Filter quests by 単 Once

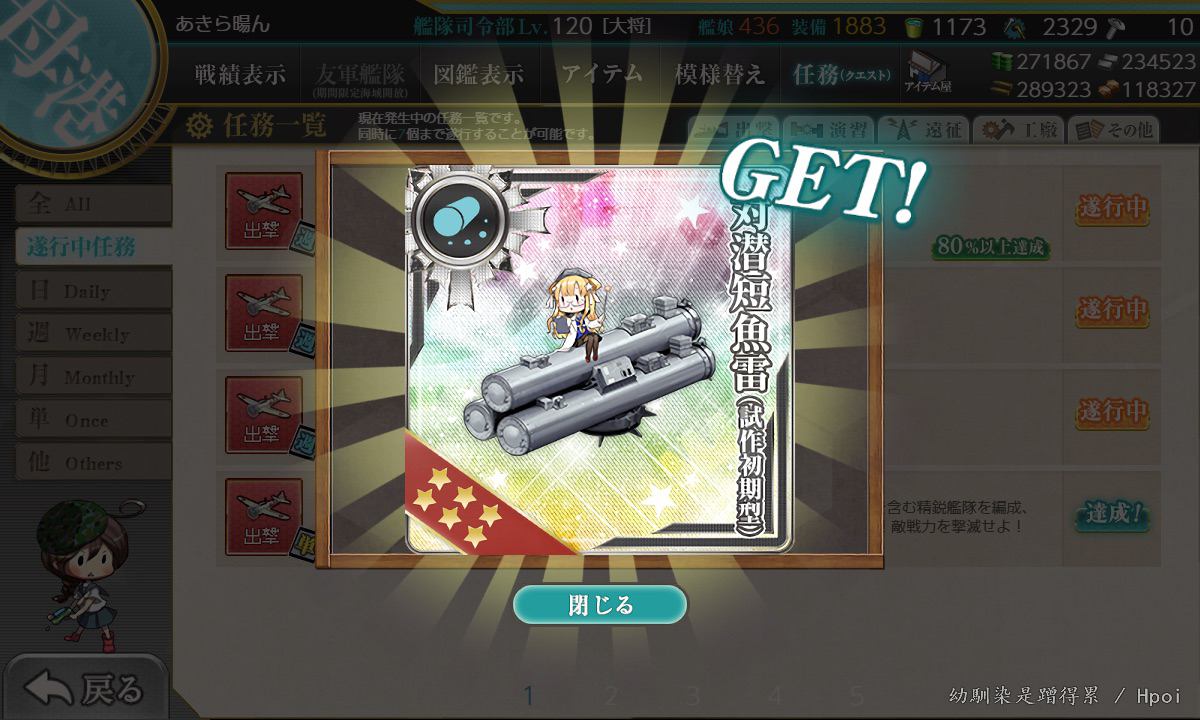point(92,420)
